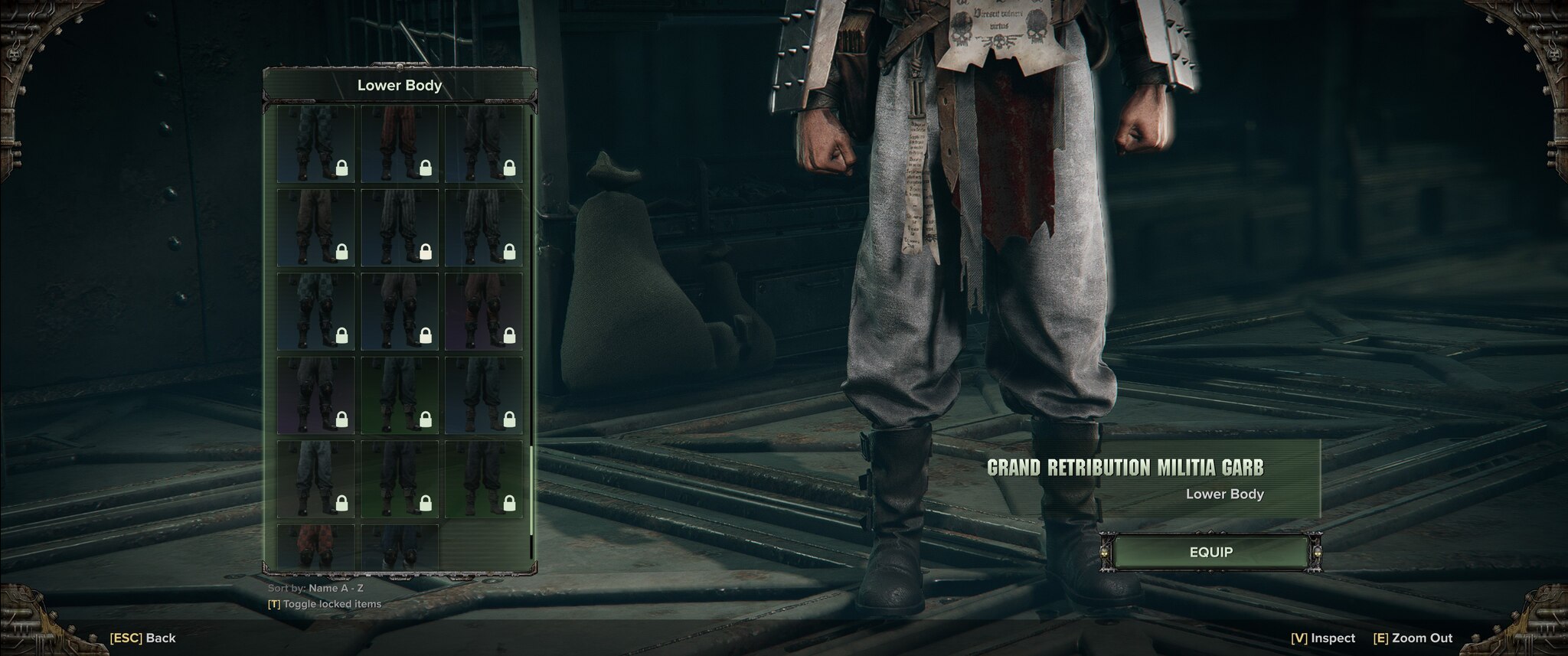Screen dimensions: 1568x656
Task: Select the locked red striped trousers
Action: [x=400, y=144]
